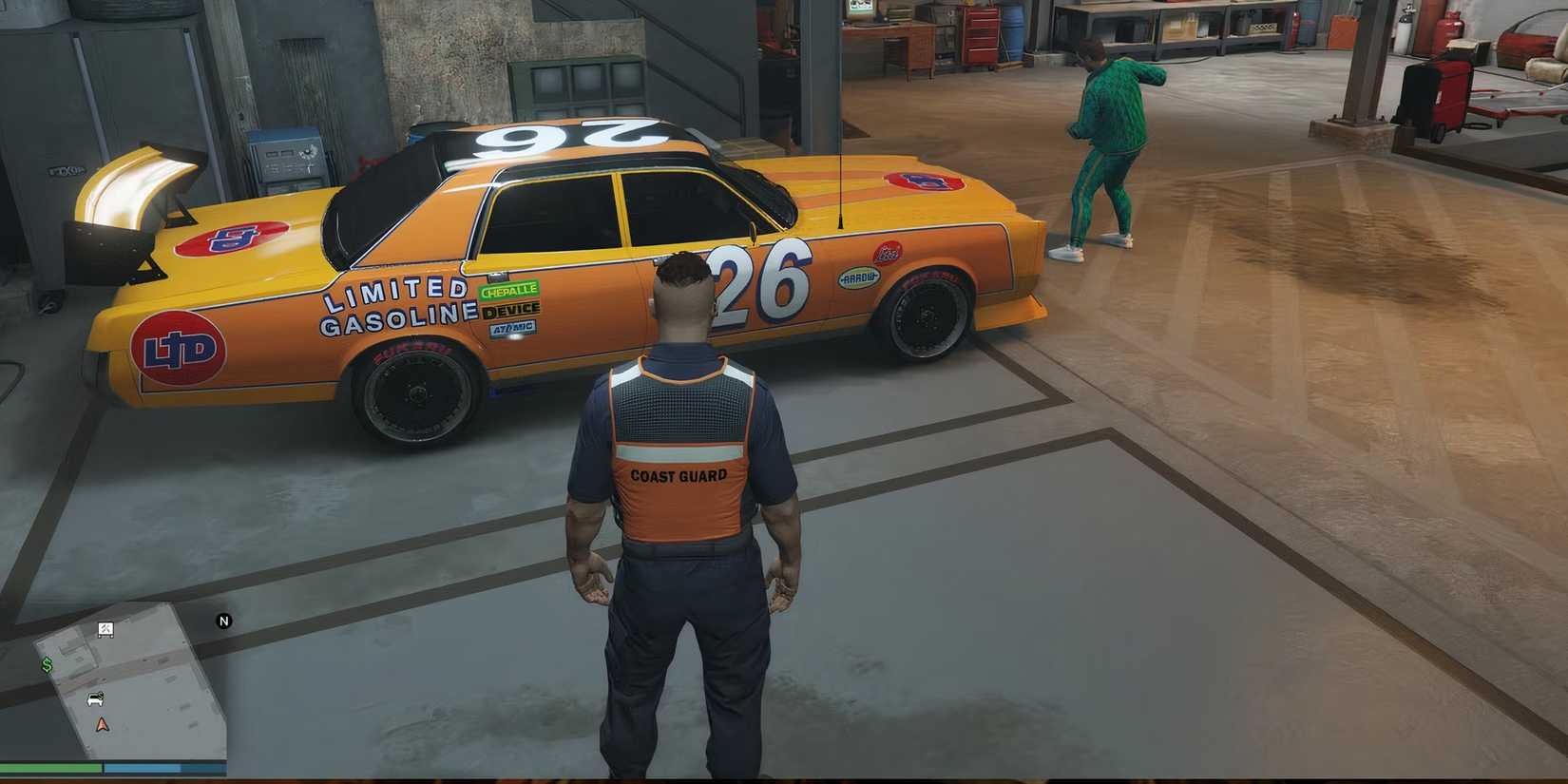Image resolution: width=1568 pixels, height=784 pixels.
Task: Click the N compass indicator above the minimap
Action: click(224, 621)
